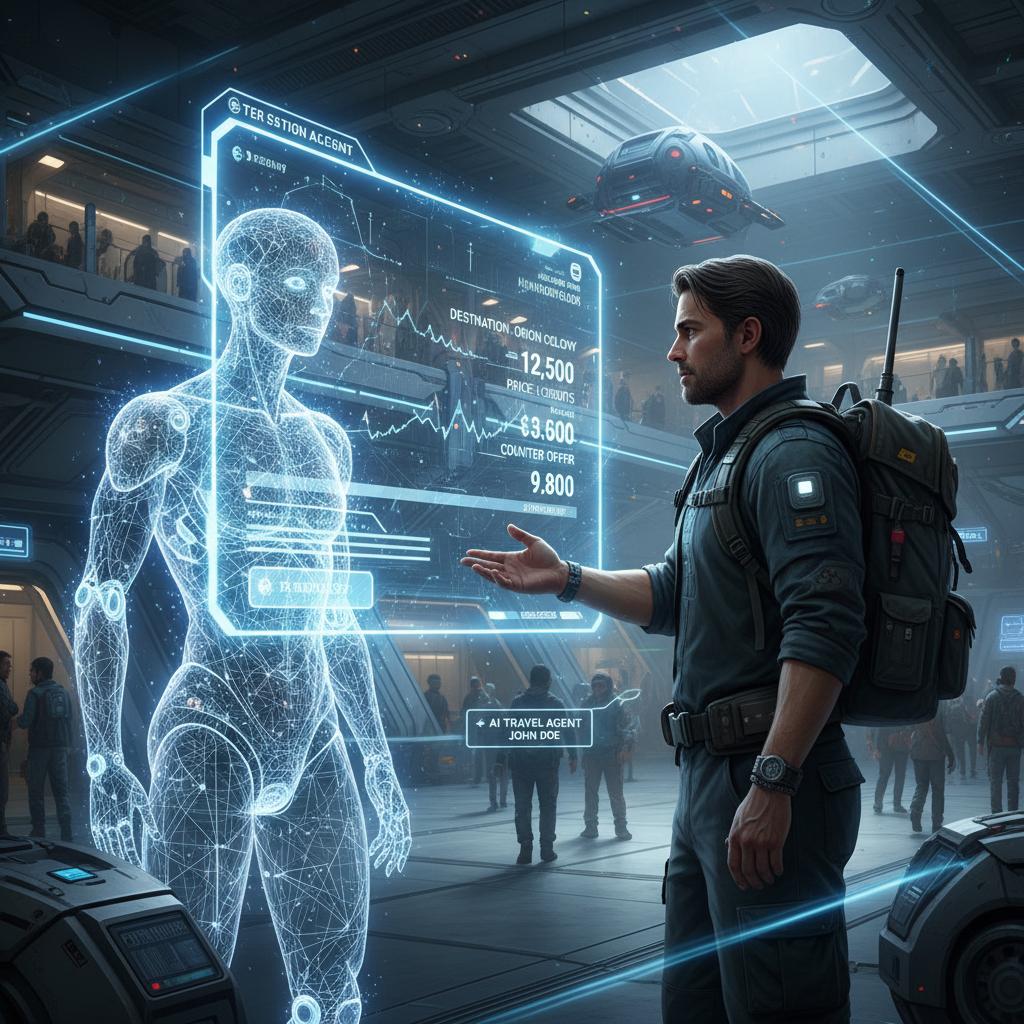This screenshot has width=1024, height=1024.
Task: Select the AI Travel Agent John Doe tag
Action: coord(528,727)
